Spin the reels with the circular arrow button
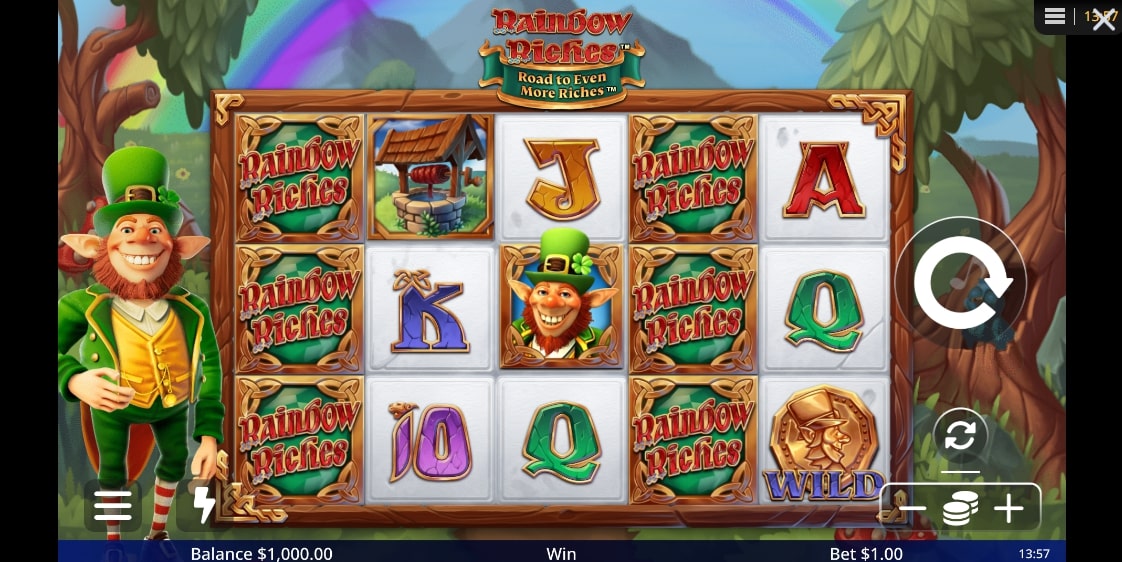Viewport: 1122px width, 562px height. pyautogui.click(x=961, y=282)
